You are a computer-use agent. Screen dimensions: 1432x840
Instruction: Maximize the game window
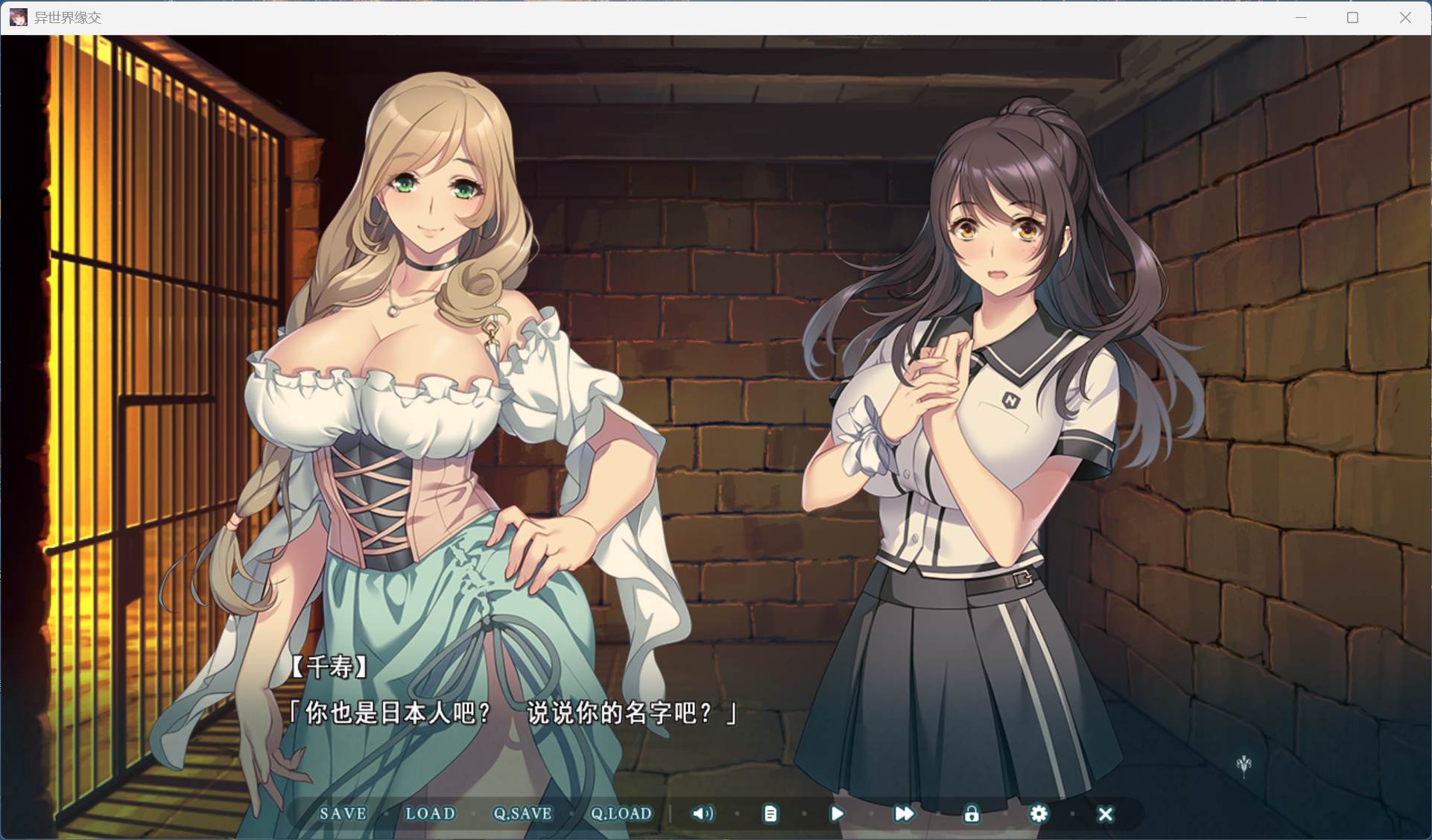pyautogui.click(x=1353, y=17)
